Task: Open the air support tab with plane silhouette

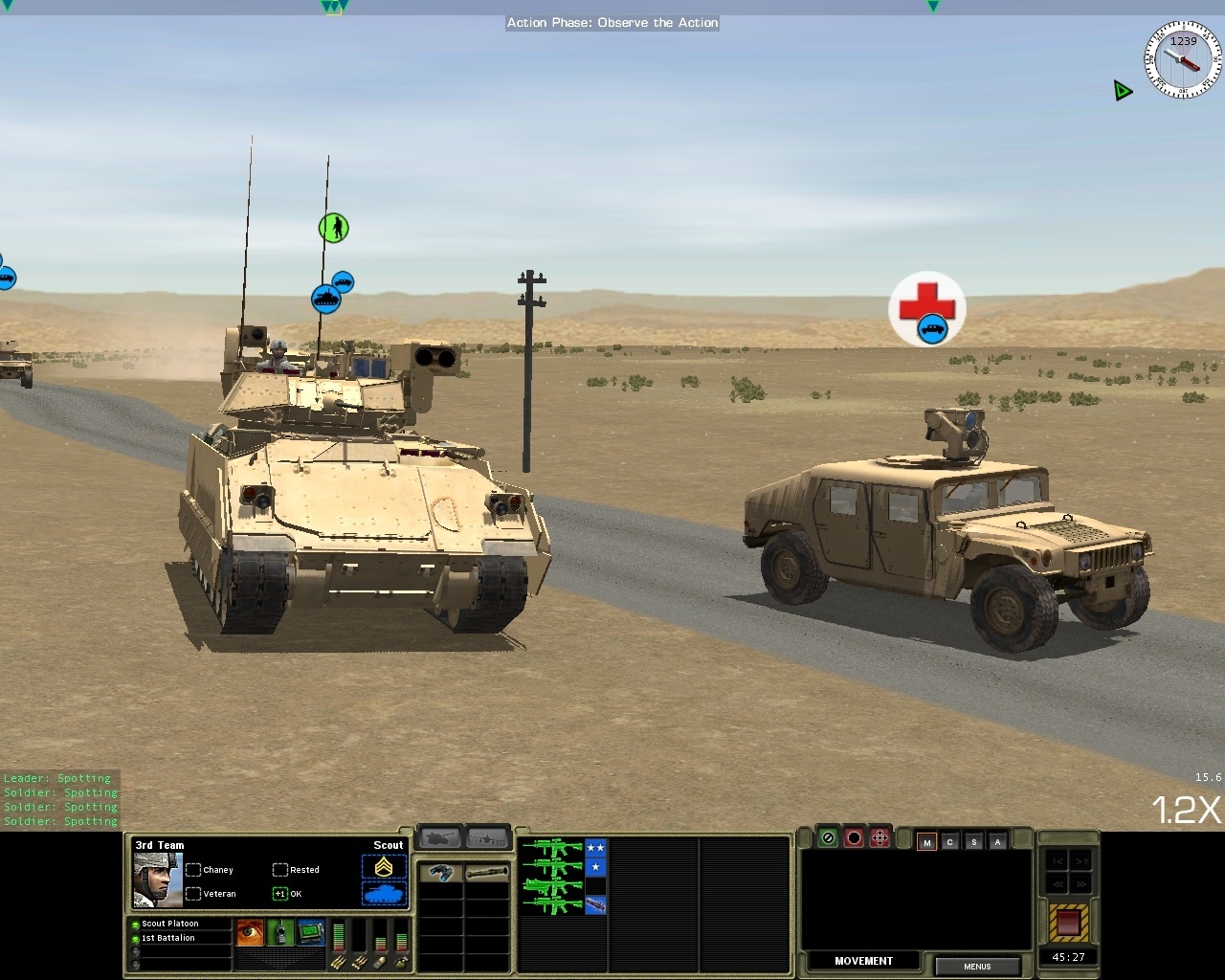Action: click(x=488, y=836)
